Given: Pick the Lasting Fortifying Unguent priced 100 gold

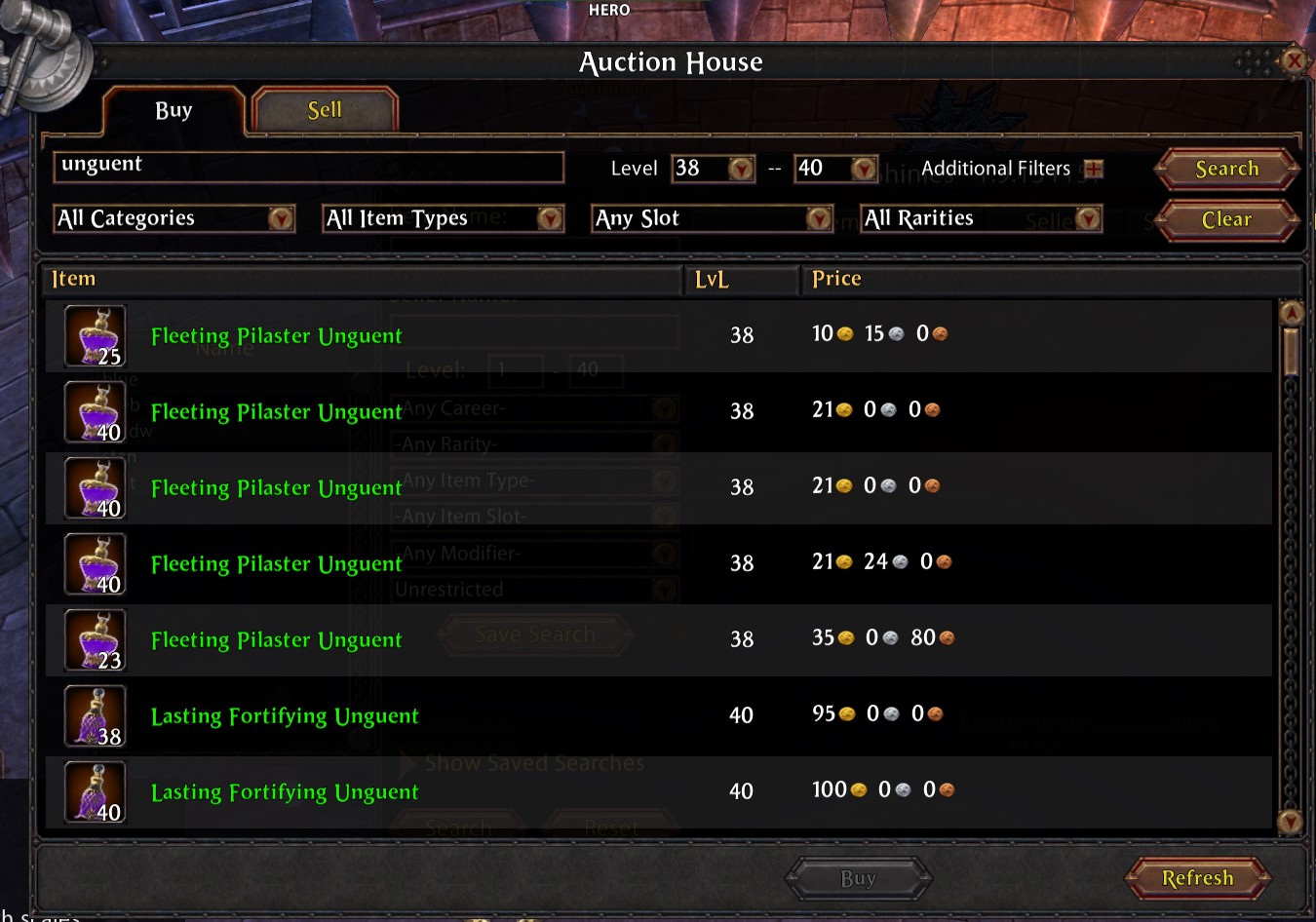Looking at the screenshot, I should 285,791.
